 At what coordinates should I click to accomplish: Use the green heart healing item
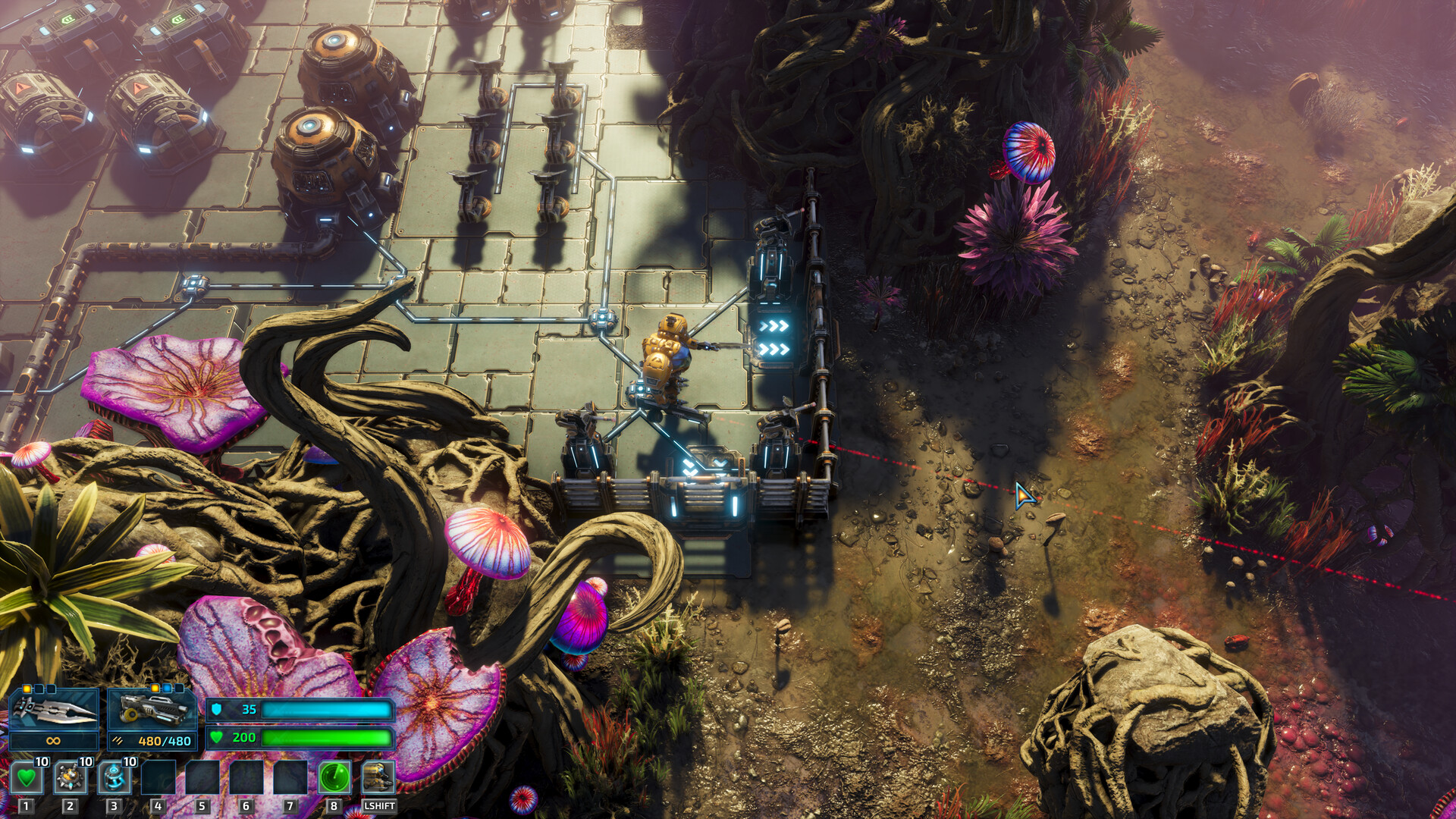click(x=27, y=777)
